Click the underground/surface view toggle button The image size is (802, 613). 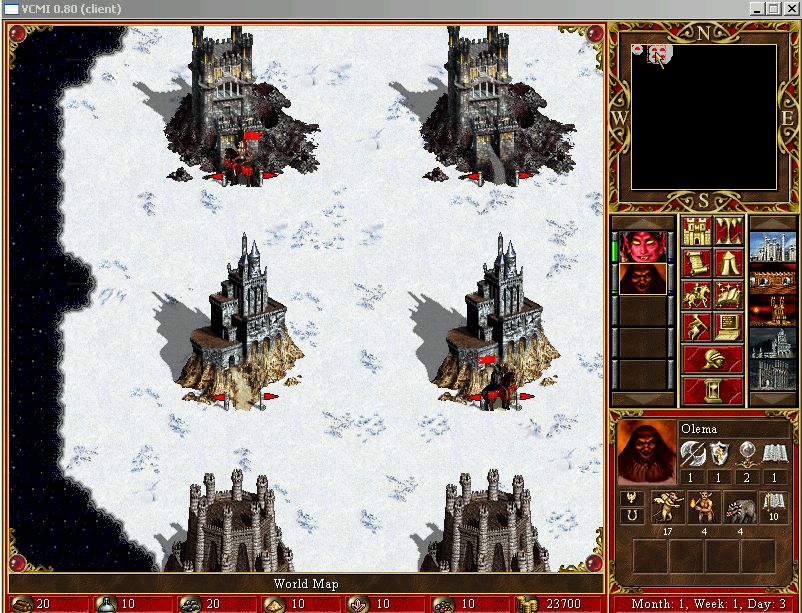(x=727, y=232)
